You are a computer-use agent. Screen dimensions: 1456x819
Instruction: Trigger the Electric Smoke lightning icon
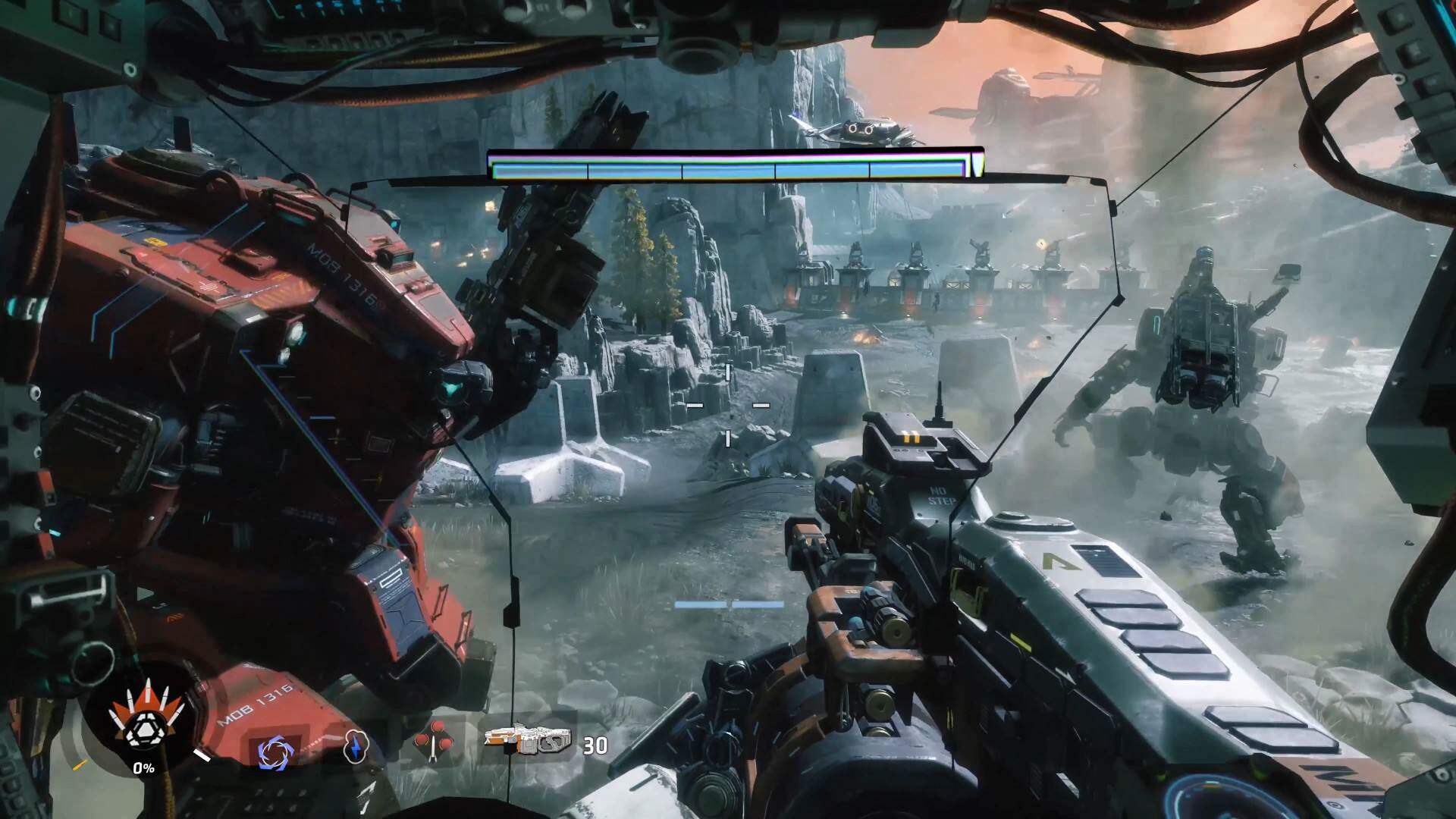click(355, 746)
